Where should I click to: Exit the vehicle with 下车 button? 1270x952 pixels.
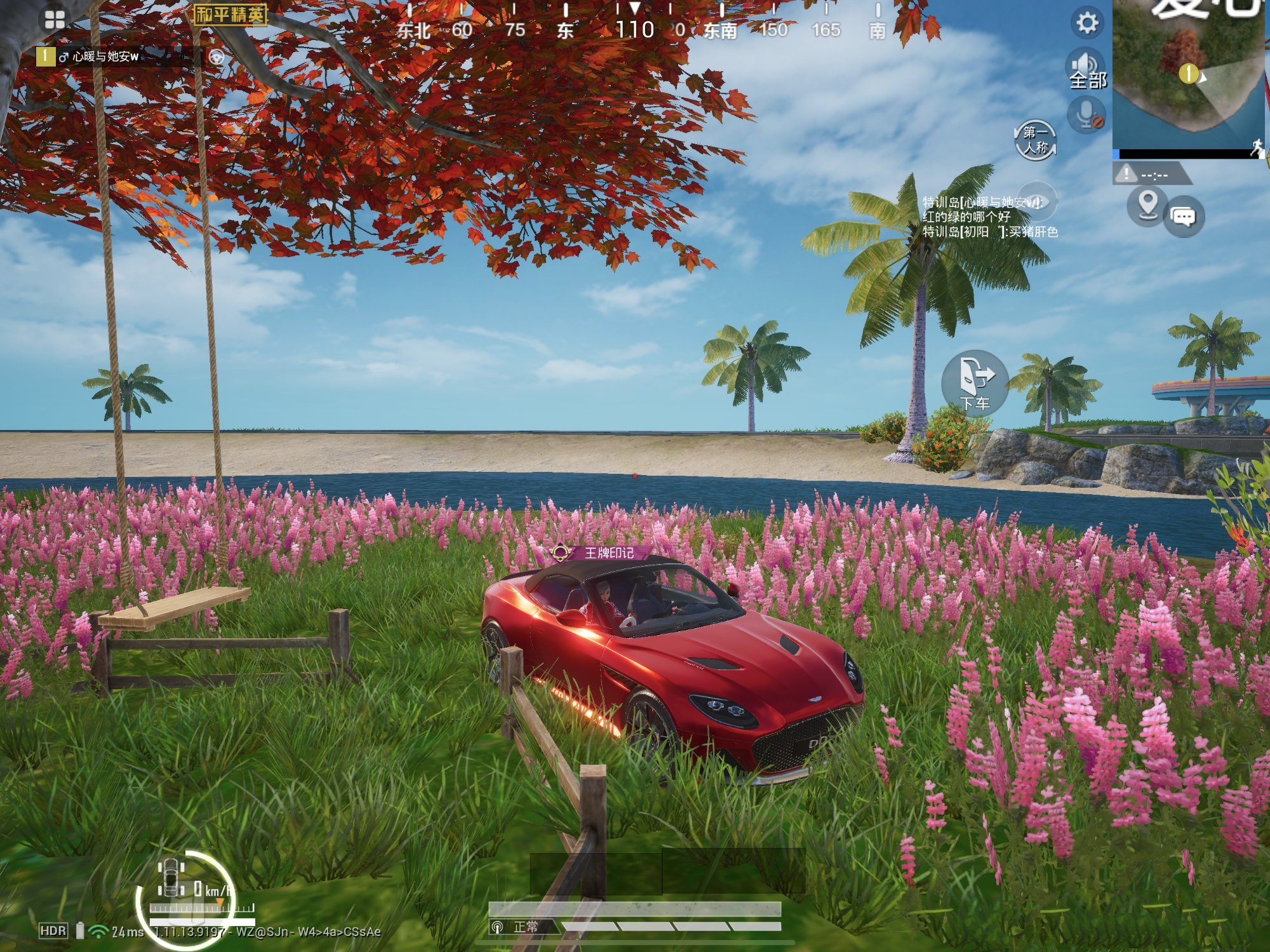(975, 382)
